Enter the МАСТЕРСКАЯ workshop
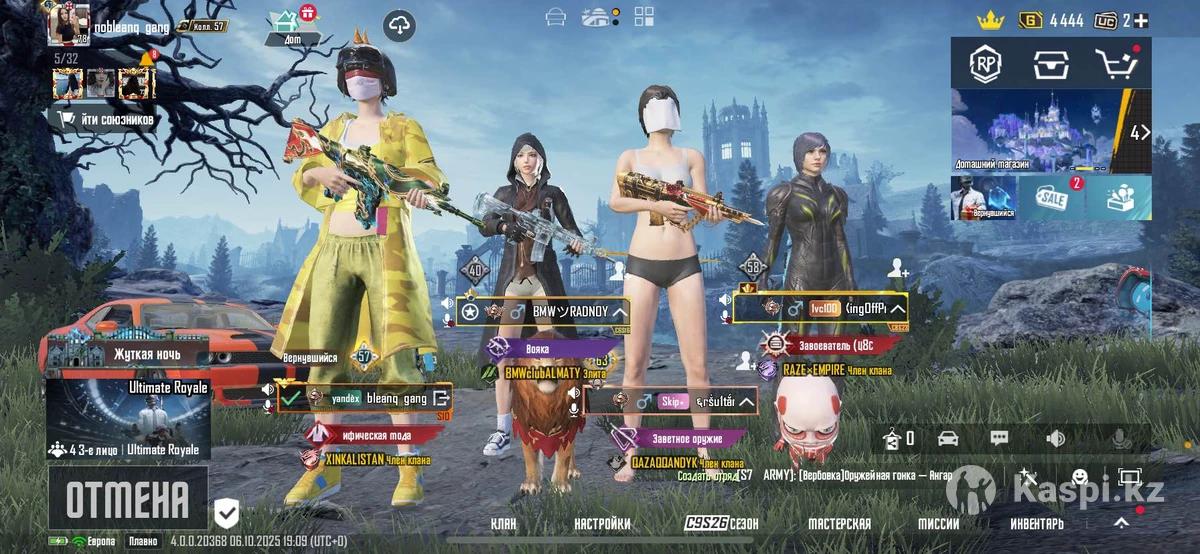1200x554 pixels. [x=839, y=524]
